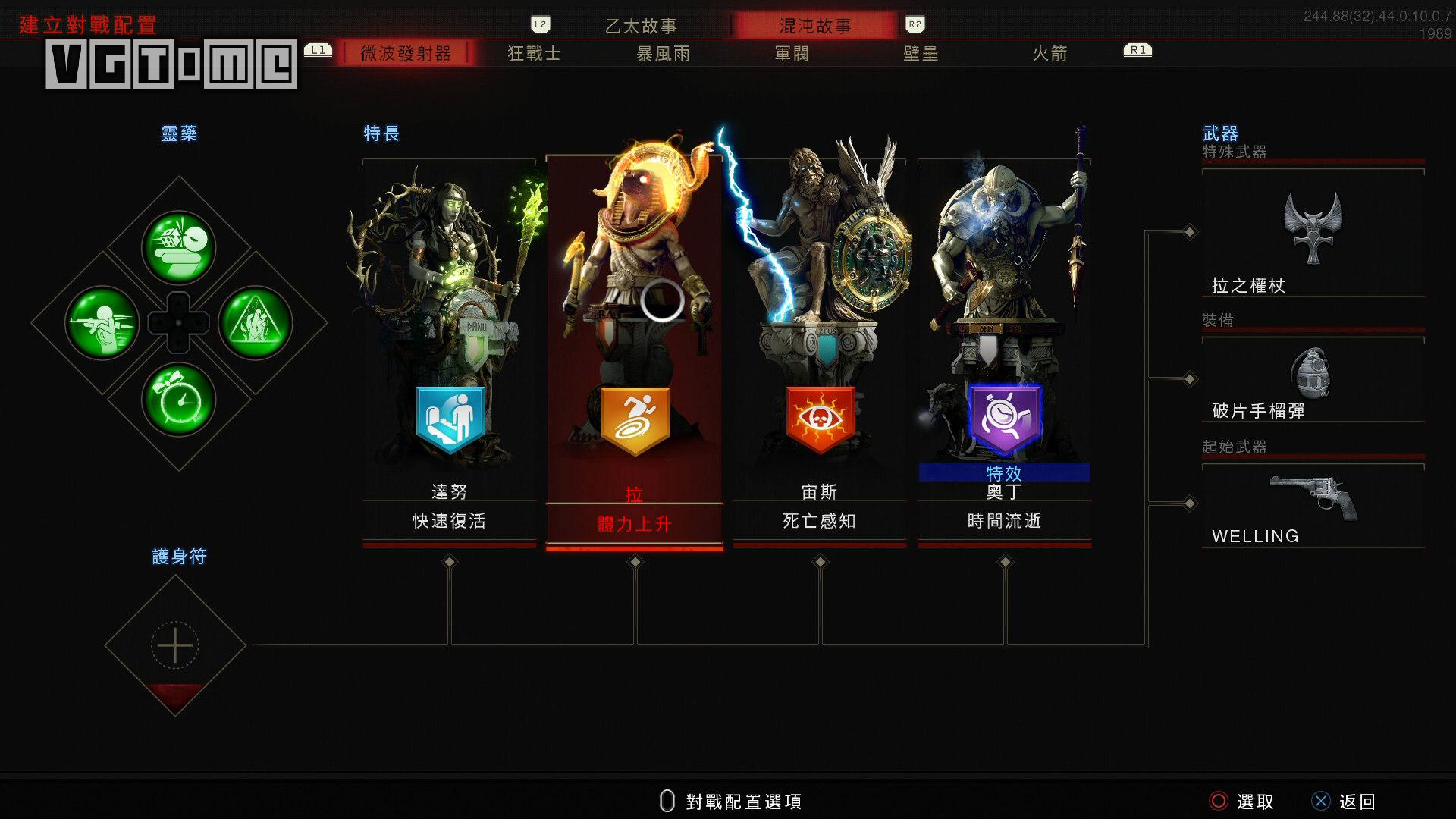Select the 達努 快速復活 perk card

pos(449,349)
